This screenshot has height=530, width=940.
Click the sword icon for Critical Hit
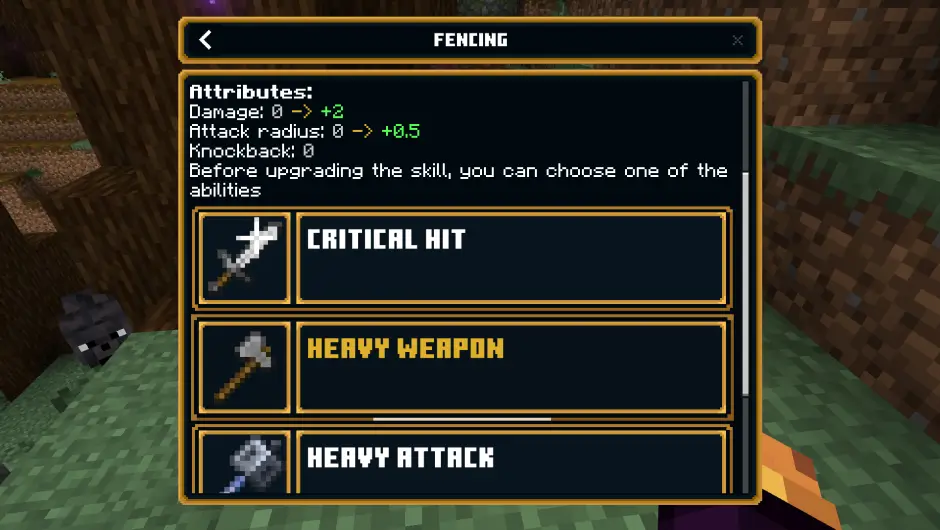[x=245, y=257]
